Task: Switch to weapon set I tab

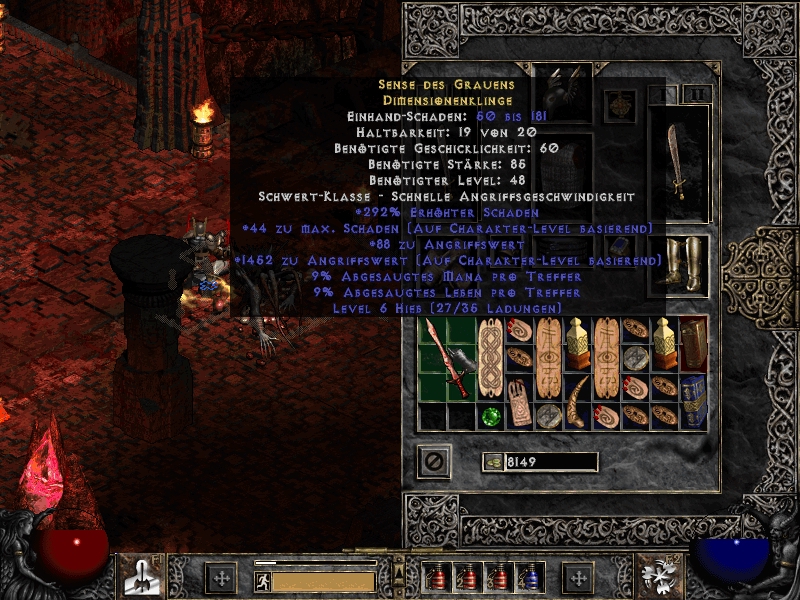Action: point(661,94)
